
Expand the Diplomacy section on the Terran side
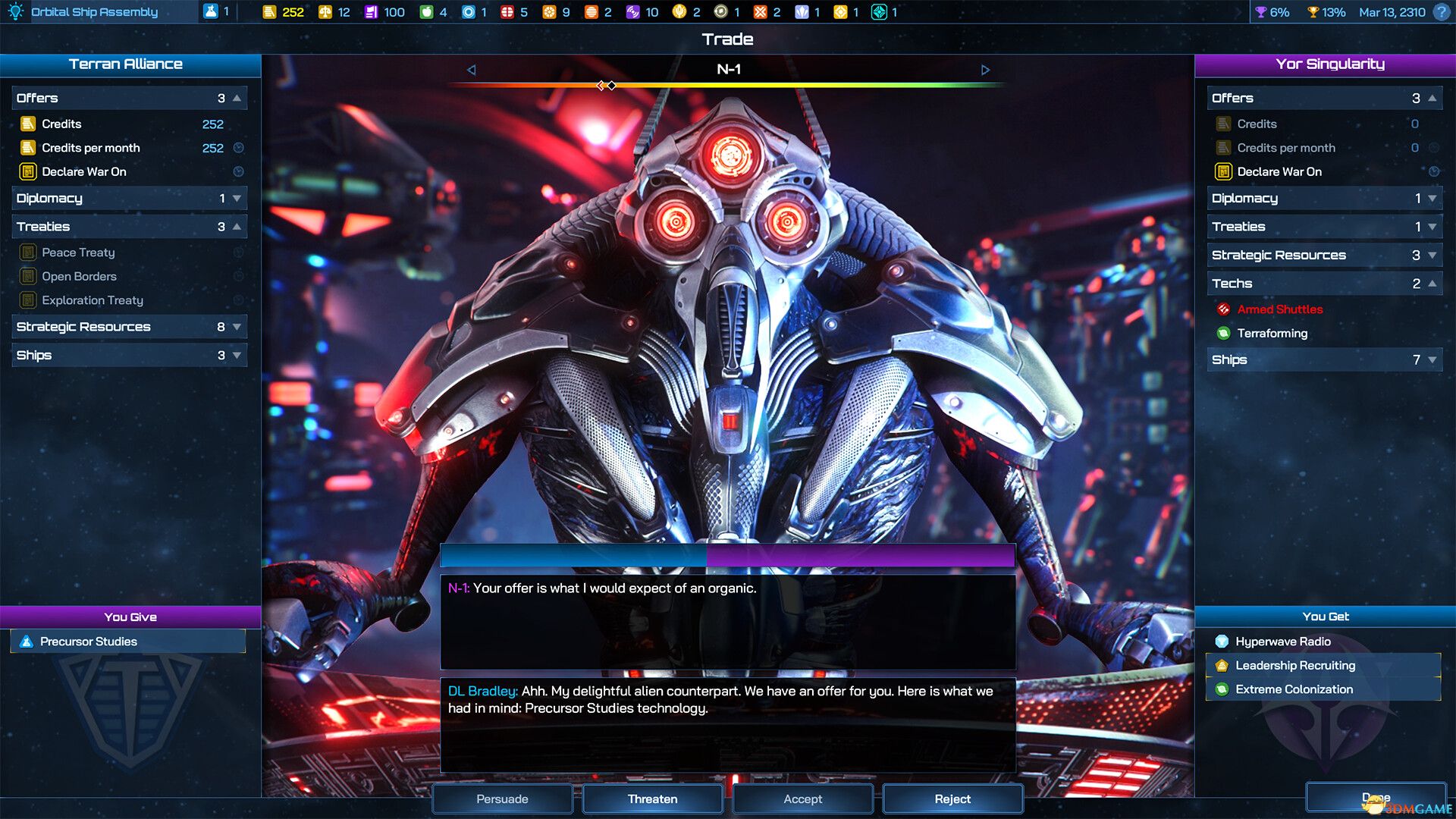pyautogui.click(x=237, y=199)
